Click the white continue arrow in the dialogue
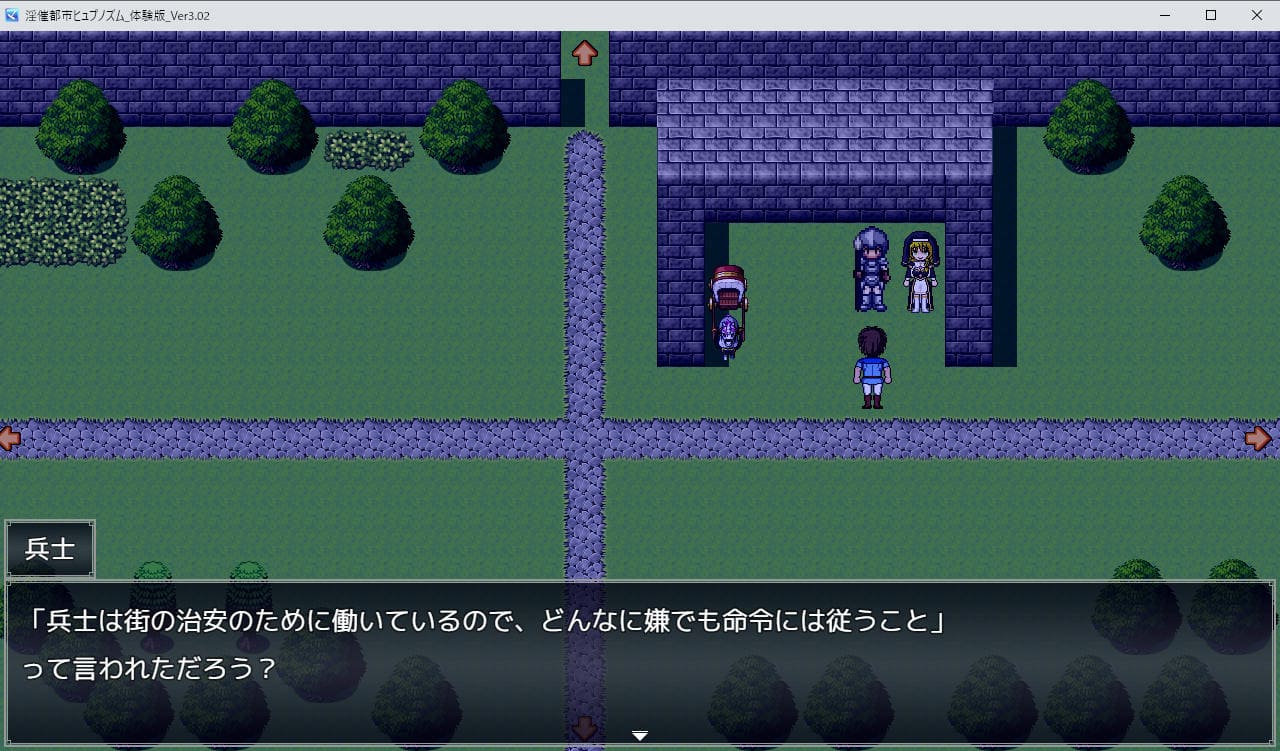 [640, 736]
